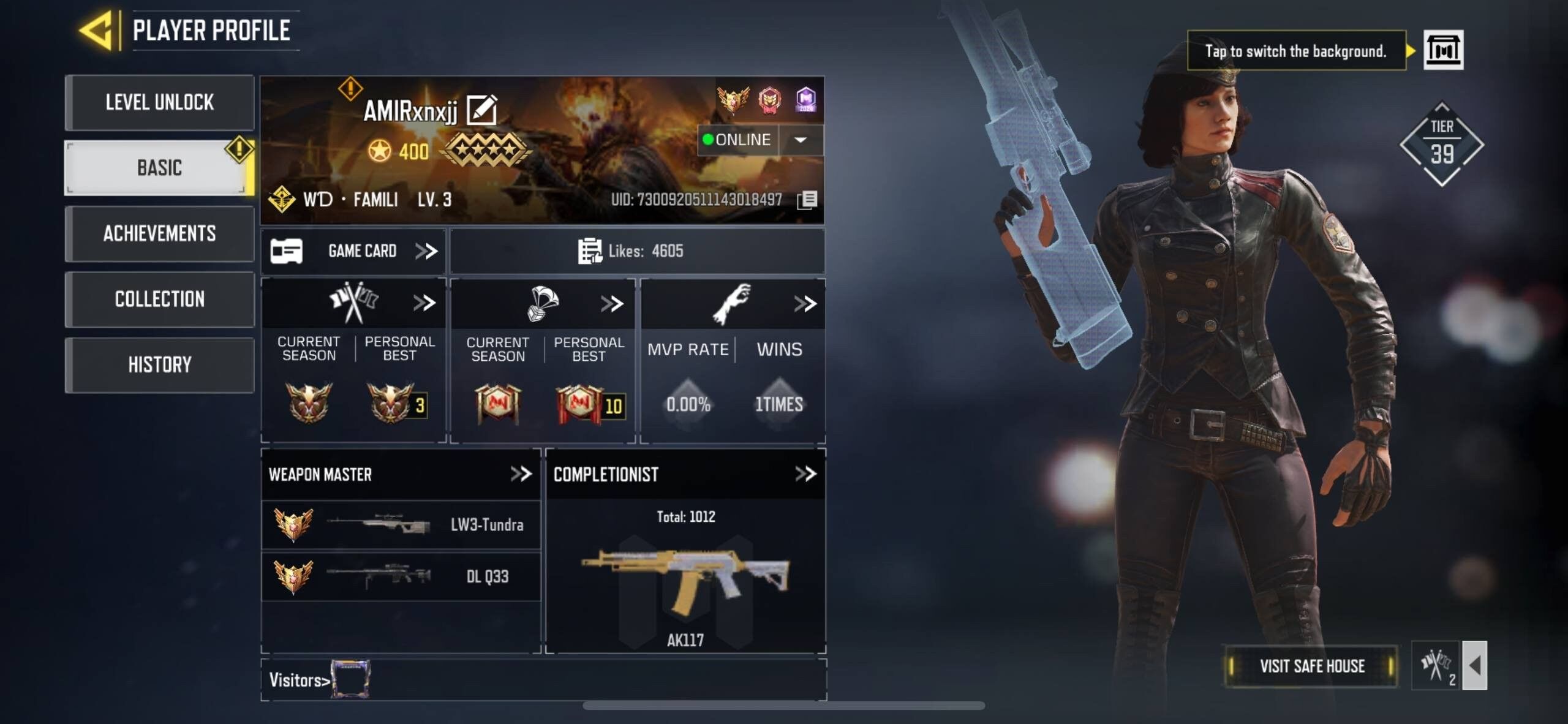
Task: Select the Basic tab
Action: 159,168
